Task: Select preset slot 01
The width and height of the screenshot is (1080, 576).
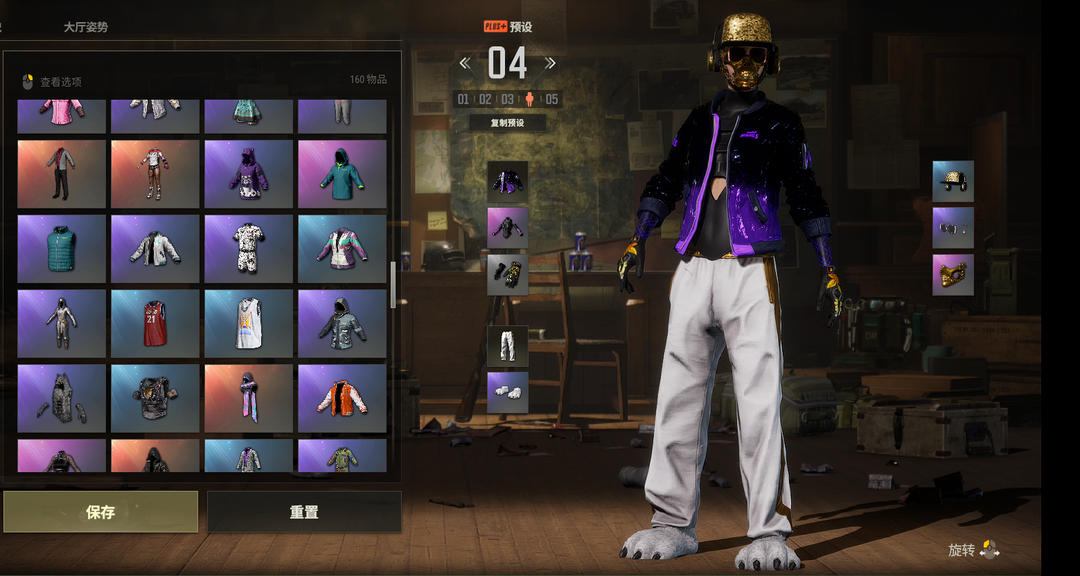Action: point(463,99)
